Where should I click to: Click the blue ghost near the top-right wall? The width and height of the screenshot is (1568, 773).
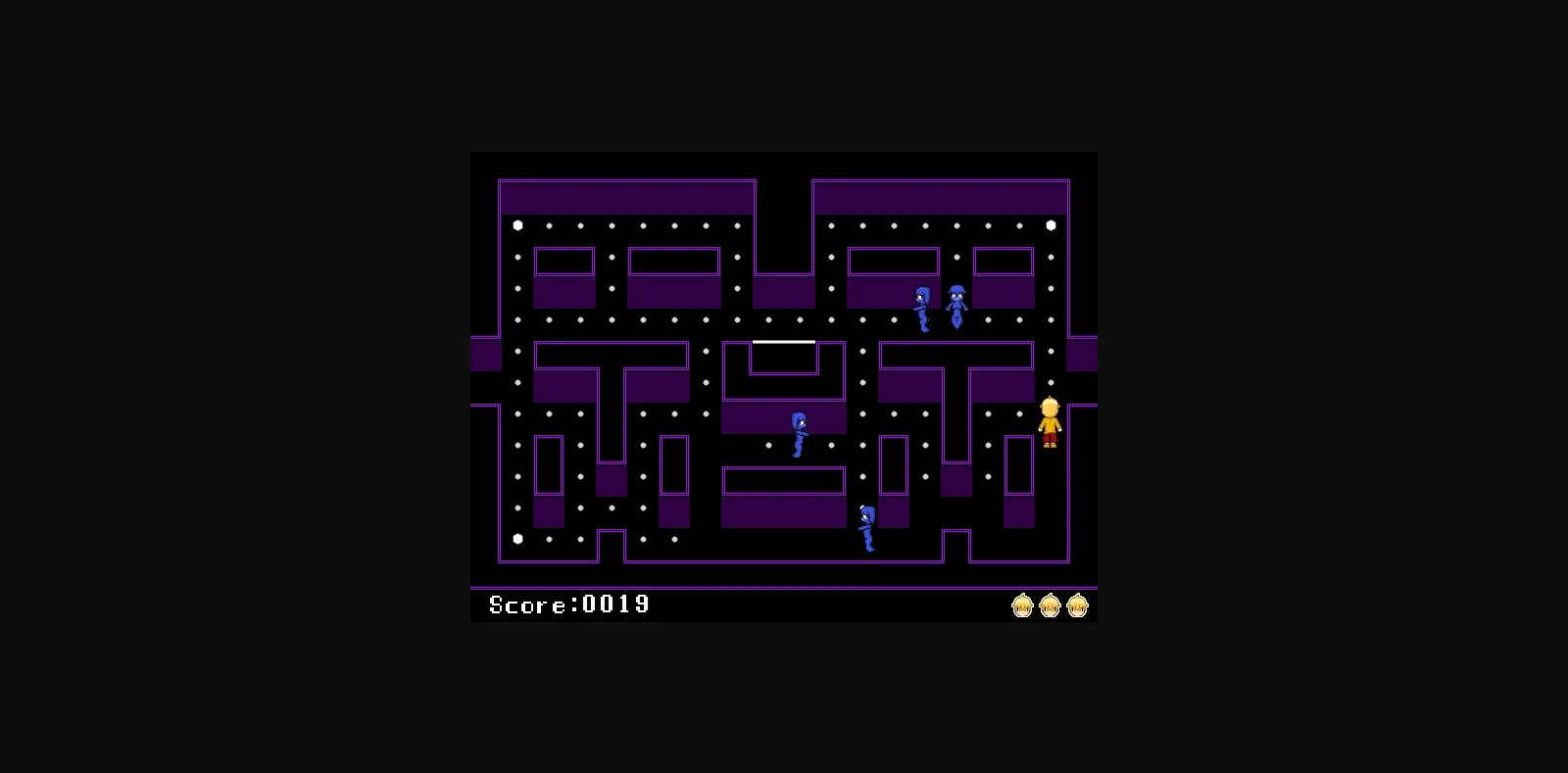pos(921,304)
